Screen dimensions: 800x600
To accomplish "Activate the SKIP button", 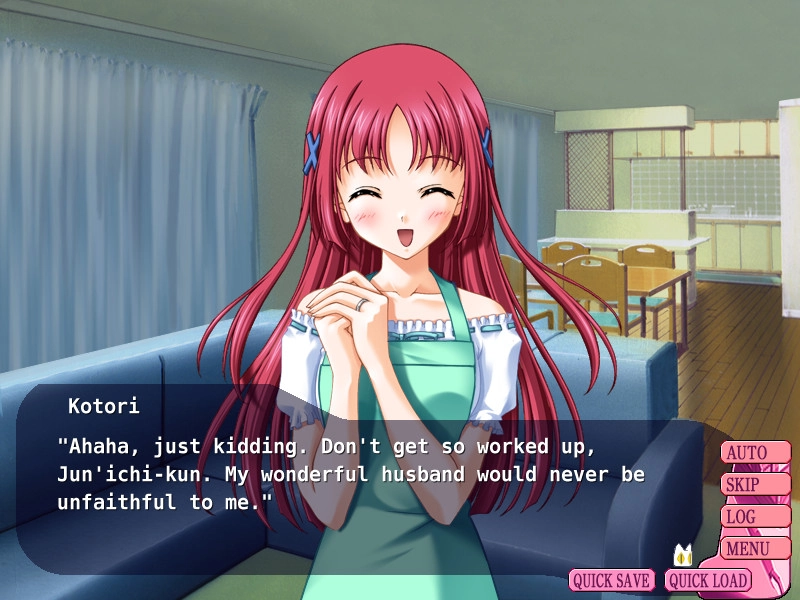I will click(754, 485).
